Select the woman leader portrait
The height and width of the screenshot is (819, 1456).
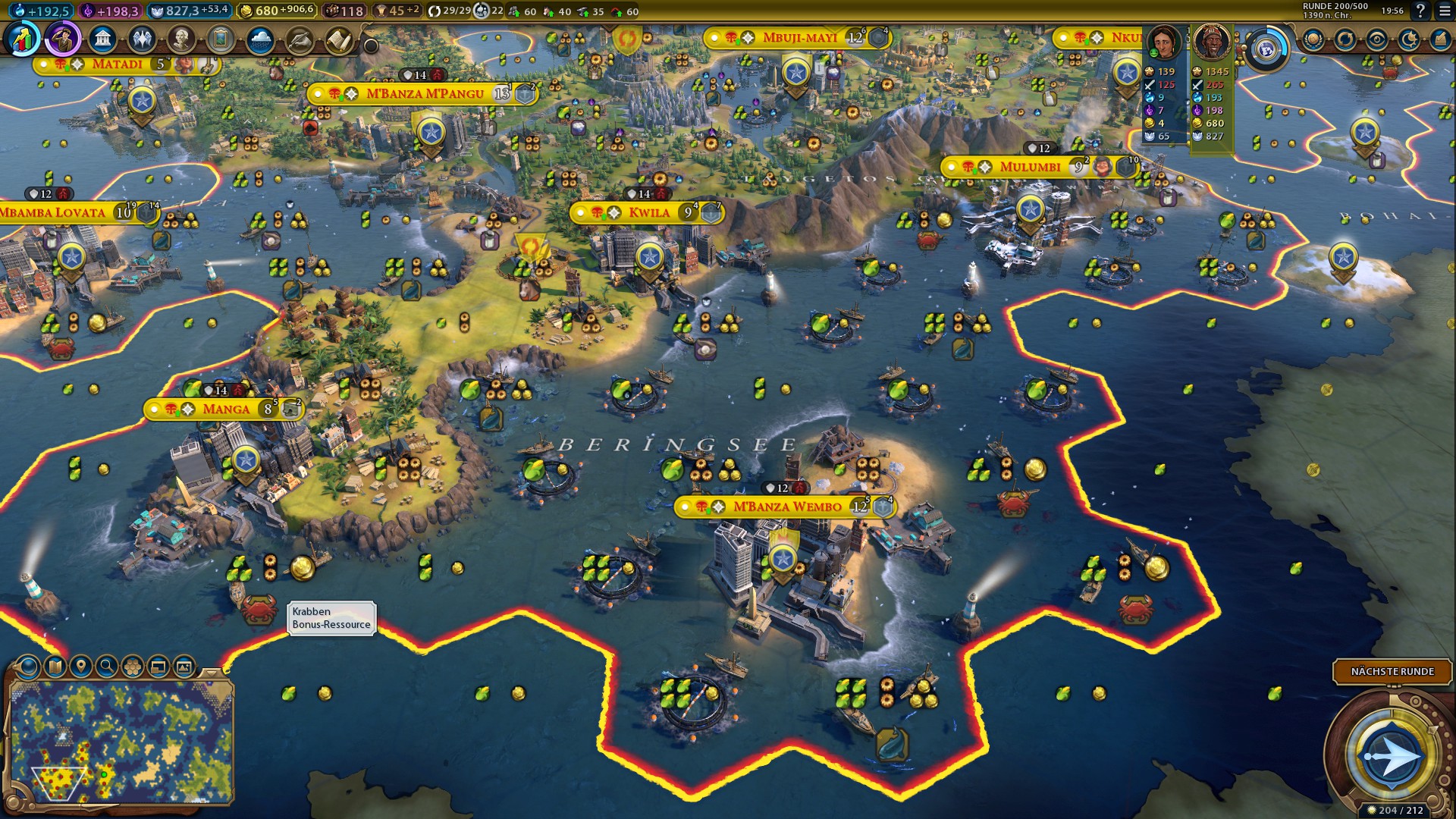click(1163, 42)
